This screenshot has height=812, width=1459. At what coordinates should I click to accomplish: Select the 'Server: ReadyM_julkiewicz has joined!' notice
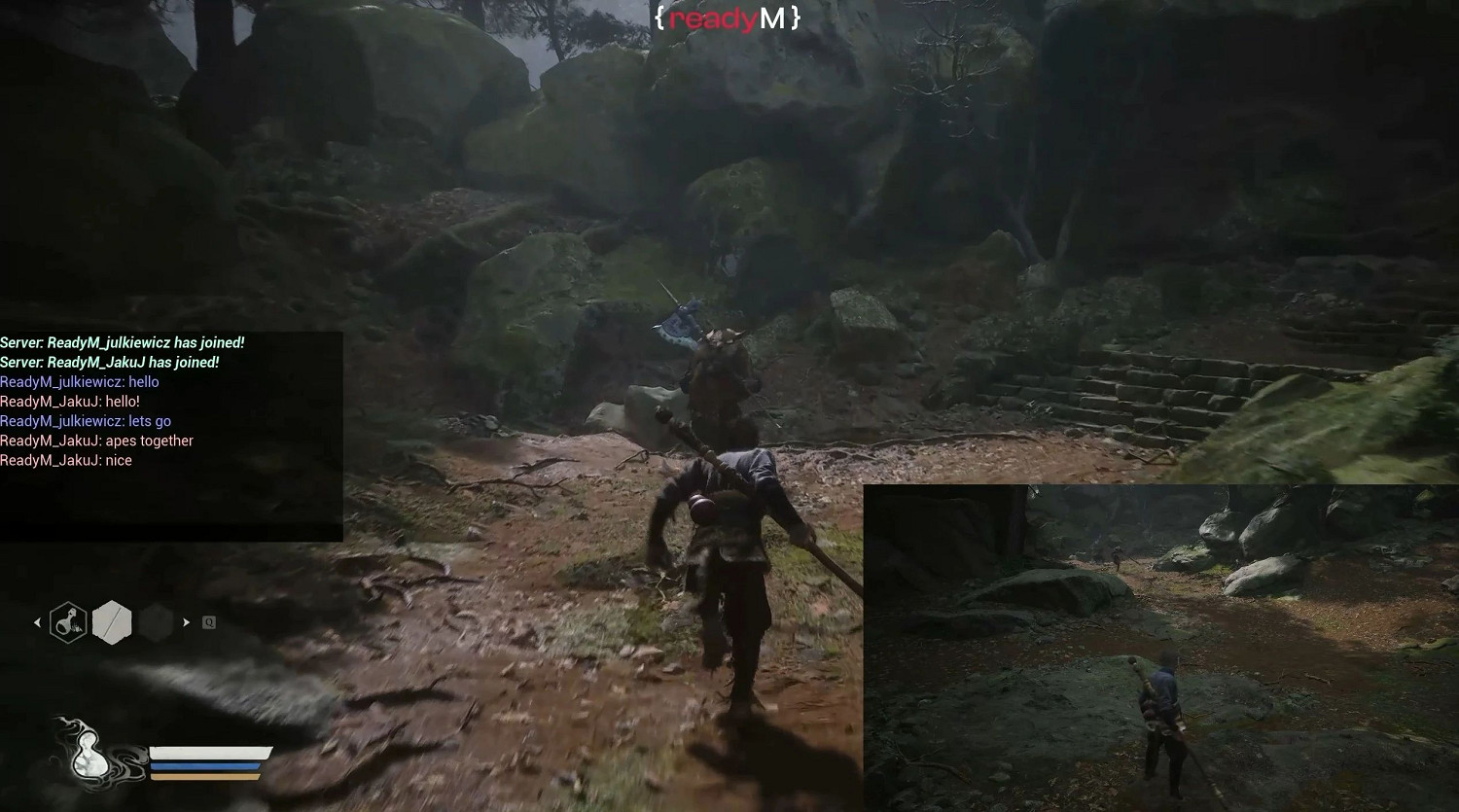(123, 342)
